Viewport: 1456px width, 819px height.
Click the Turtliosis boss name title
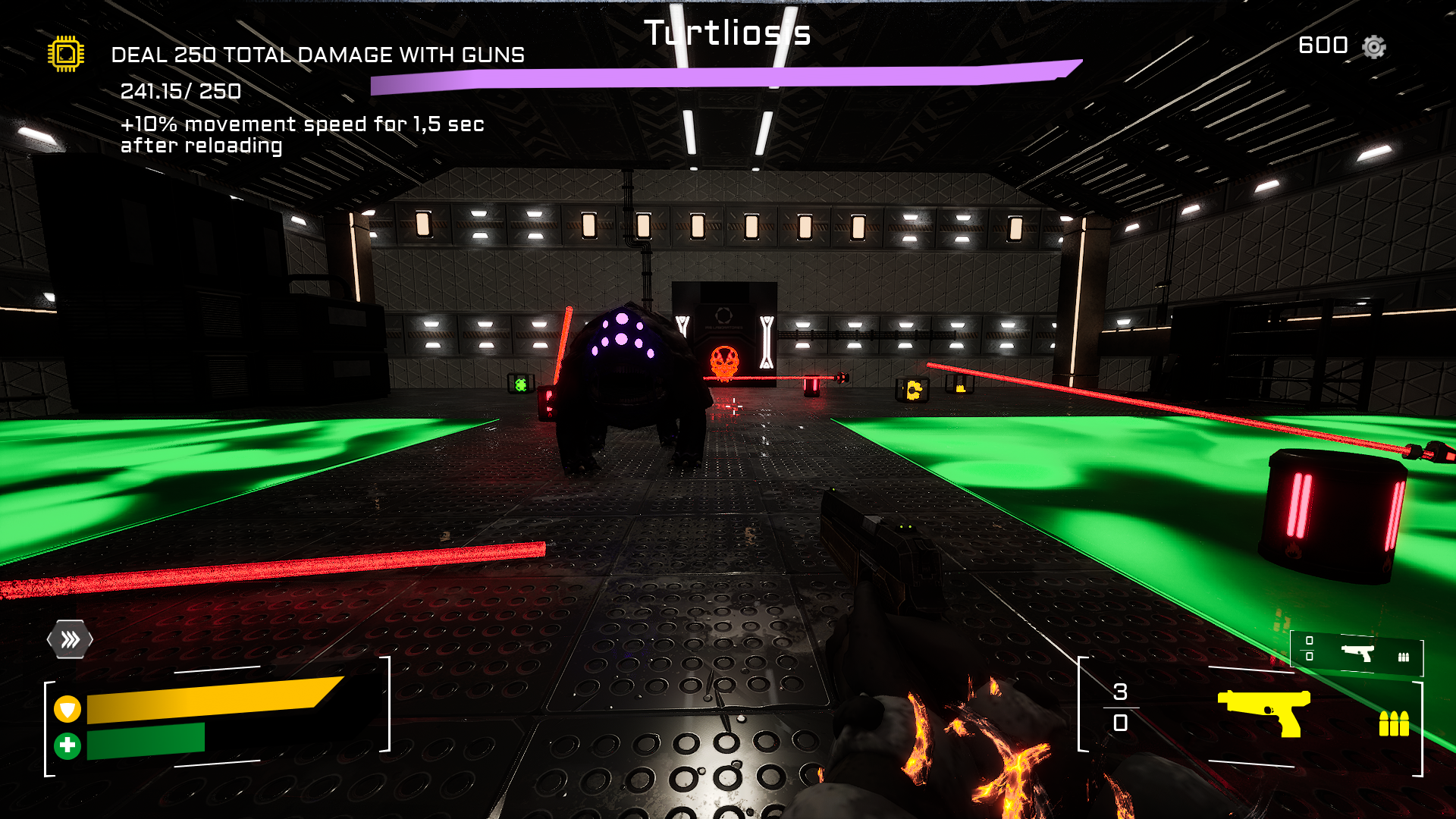726,33
